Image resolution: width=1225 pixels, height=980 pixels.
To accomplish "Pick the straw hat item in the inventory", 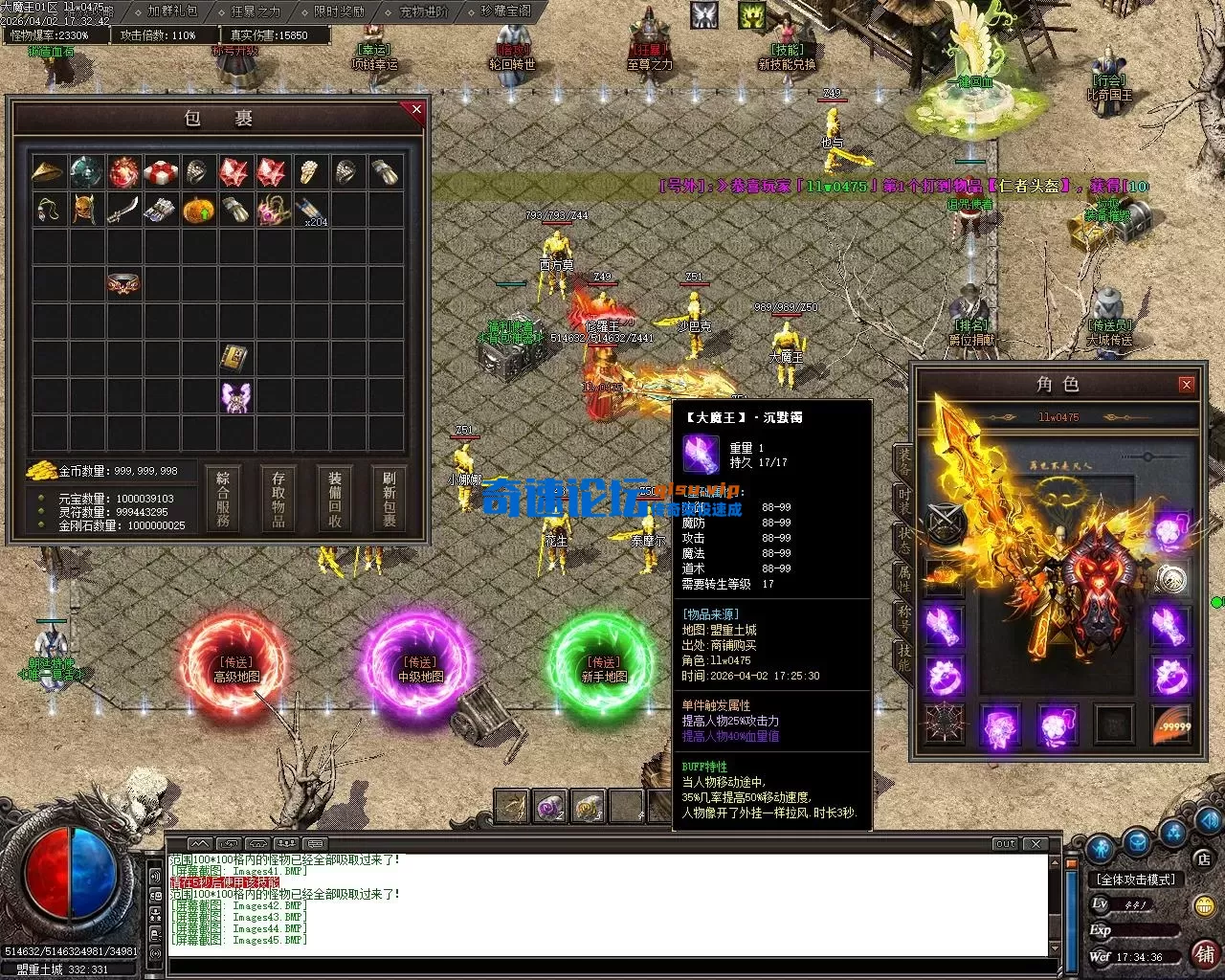I will pyautogui.click(x=49, y=173).
